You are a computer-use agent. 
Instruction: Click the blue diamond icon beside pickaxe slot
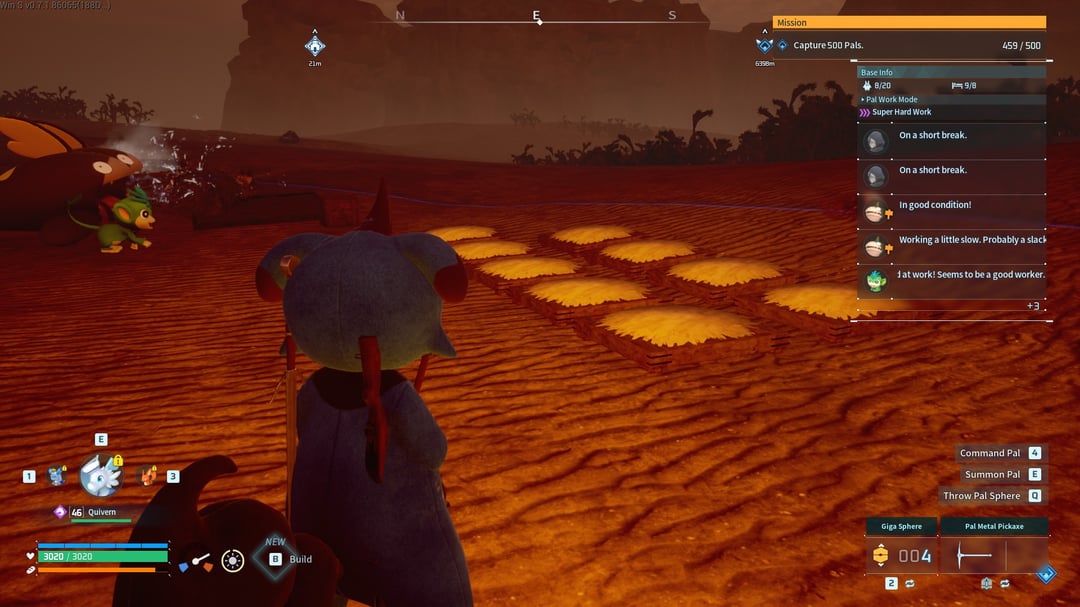1046,574
